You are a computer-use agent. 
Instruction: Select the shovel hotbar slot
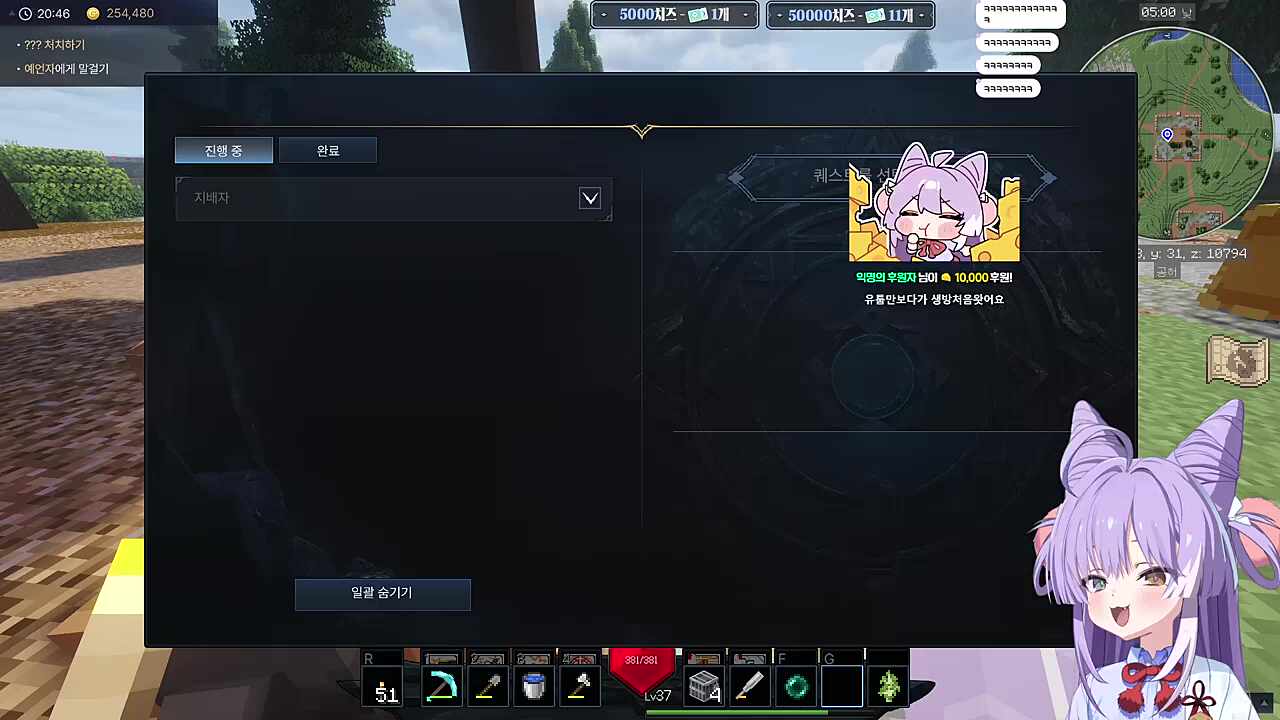(489, 687)
